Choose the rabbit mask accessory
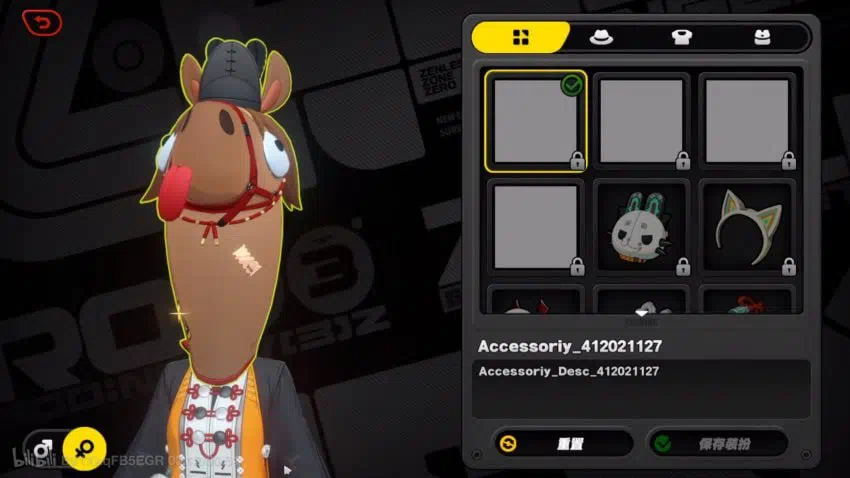The width and height of the screenshot is (850, 478). point(641,227)
